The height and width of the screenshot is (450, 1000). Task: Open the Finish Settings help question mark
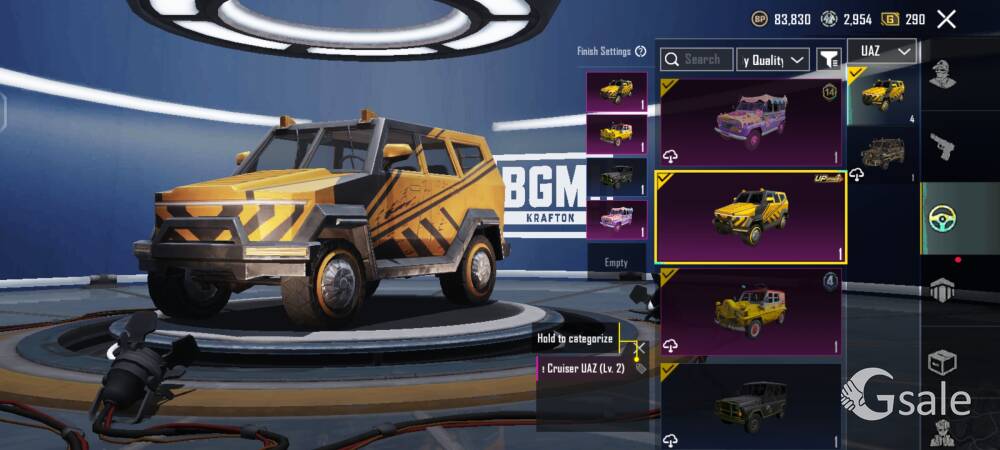(x=641, y=51)
